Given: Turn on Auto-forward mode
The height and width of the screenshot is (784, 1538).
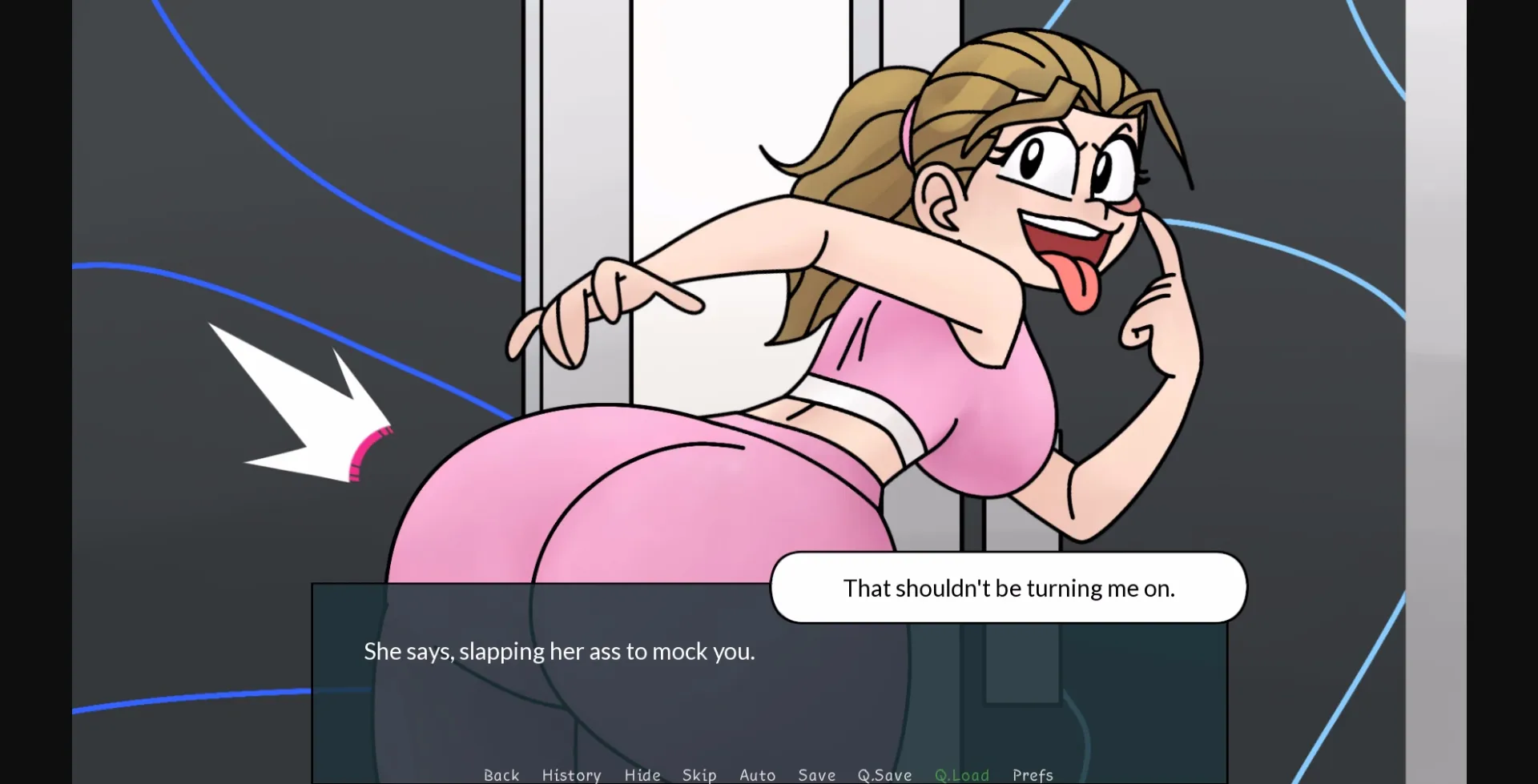Looking at the screenshot, I should pos(757,774).
